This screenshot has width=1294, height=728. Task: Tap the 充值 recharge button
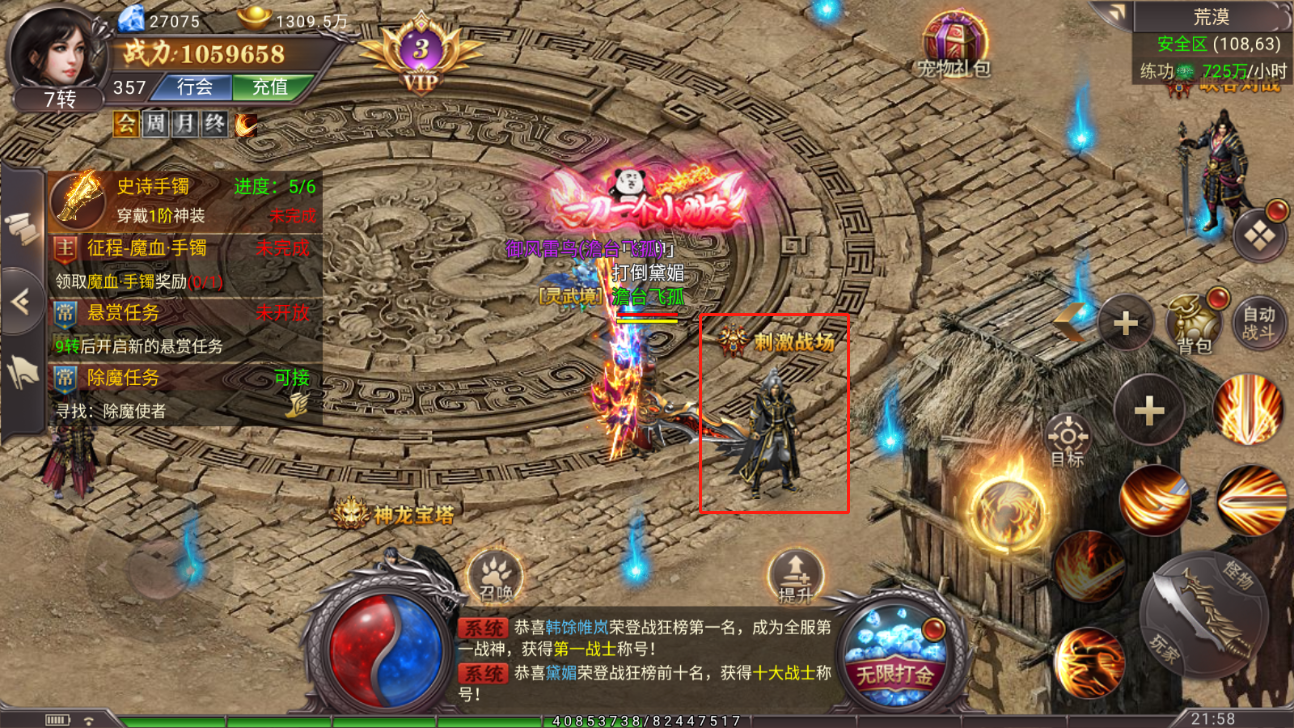point(269,88)
